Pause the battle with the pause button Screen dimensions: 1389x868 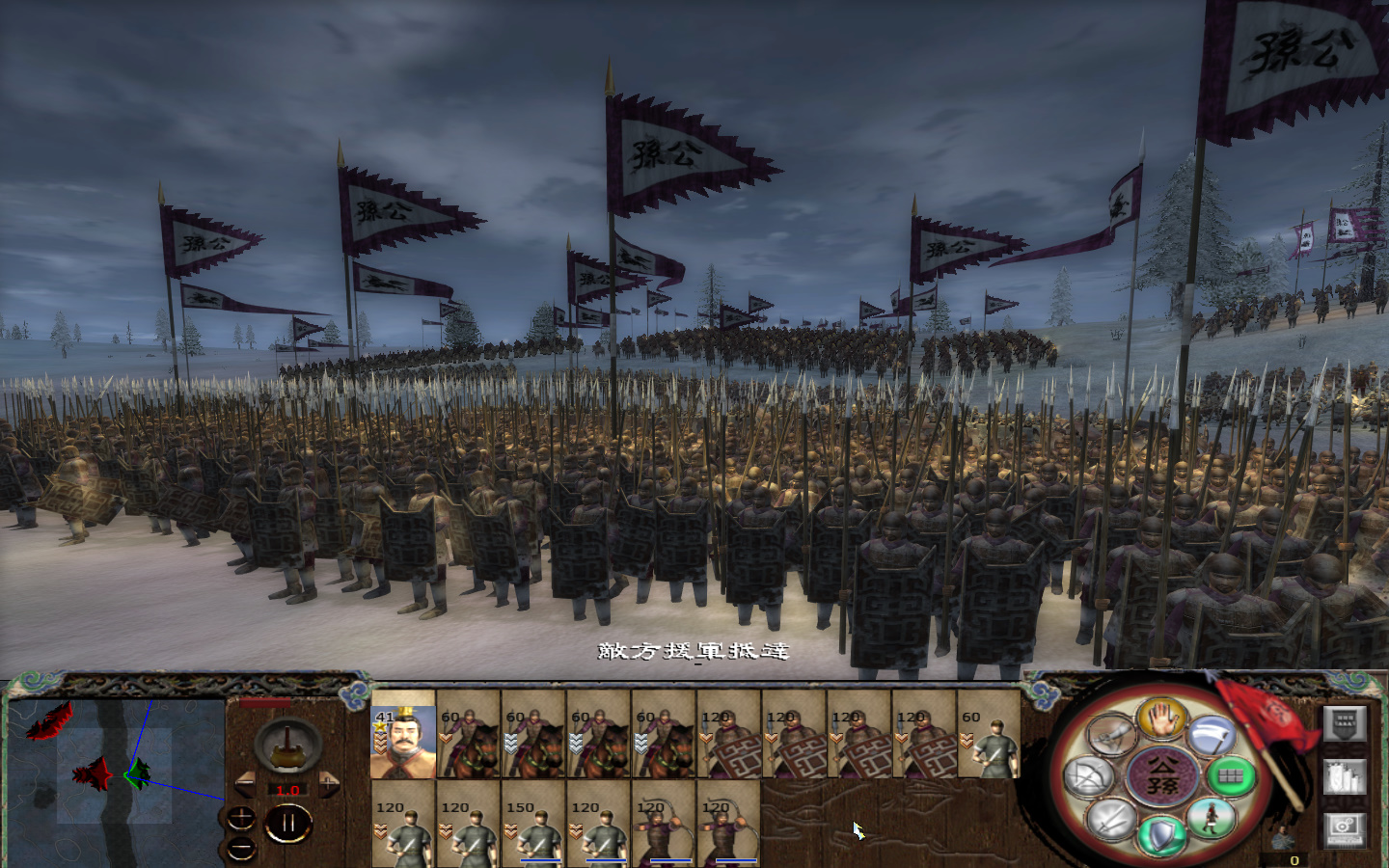288,821
